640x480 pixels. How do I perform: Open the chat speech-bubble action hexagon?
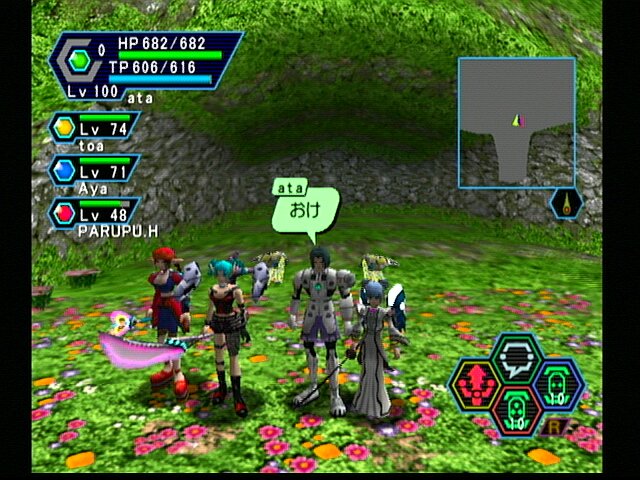[x=517, y=358]
